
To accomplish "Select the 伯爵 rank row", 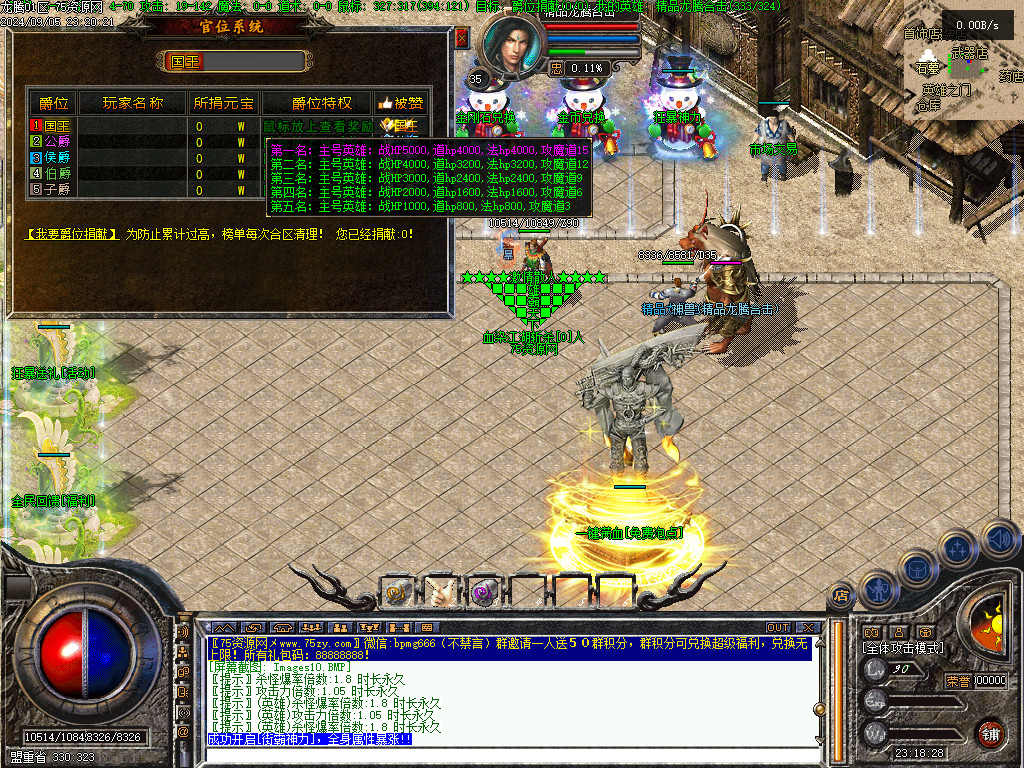I will (x=52, y=173).
